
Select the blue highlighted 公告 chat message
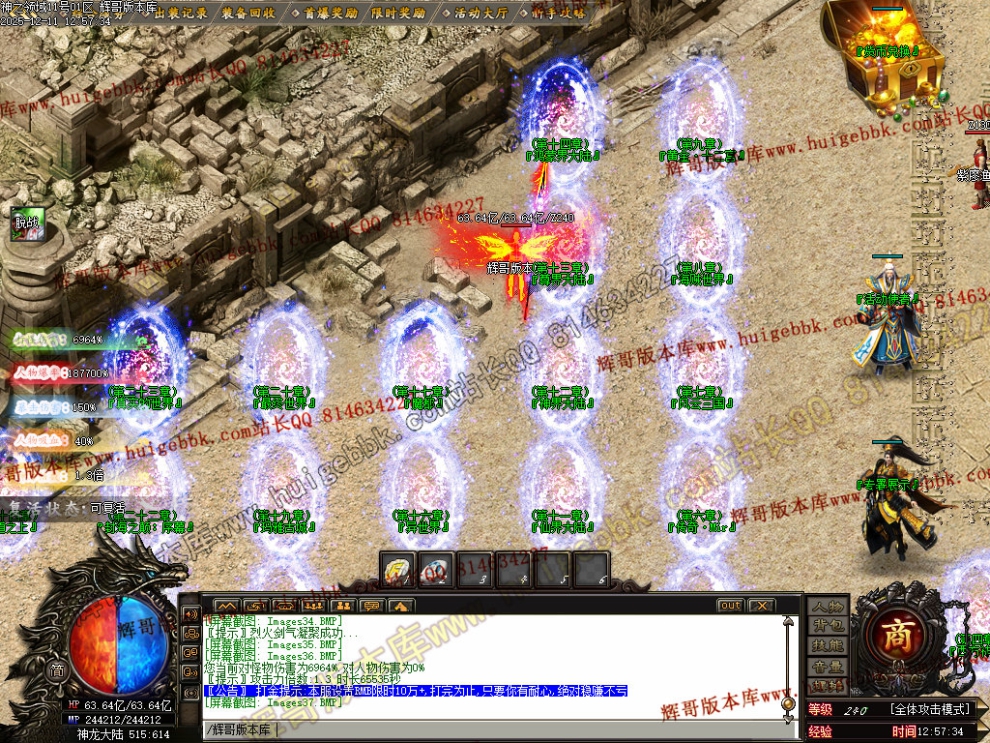(x=415, y=691)
